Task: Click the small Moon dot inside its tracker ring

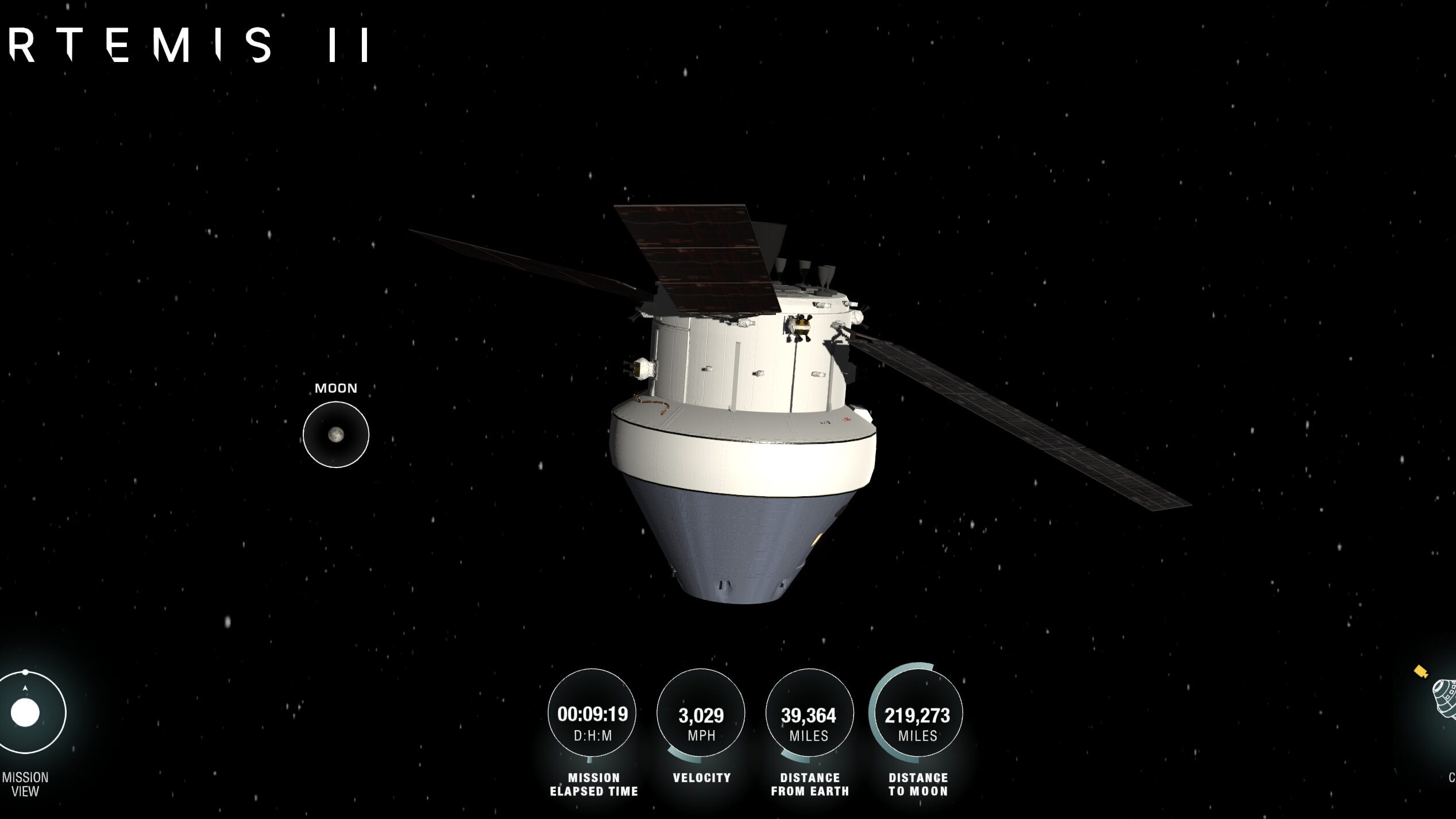Action: 335,435
